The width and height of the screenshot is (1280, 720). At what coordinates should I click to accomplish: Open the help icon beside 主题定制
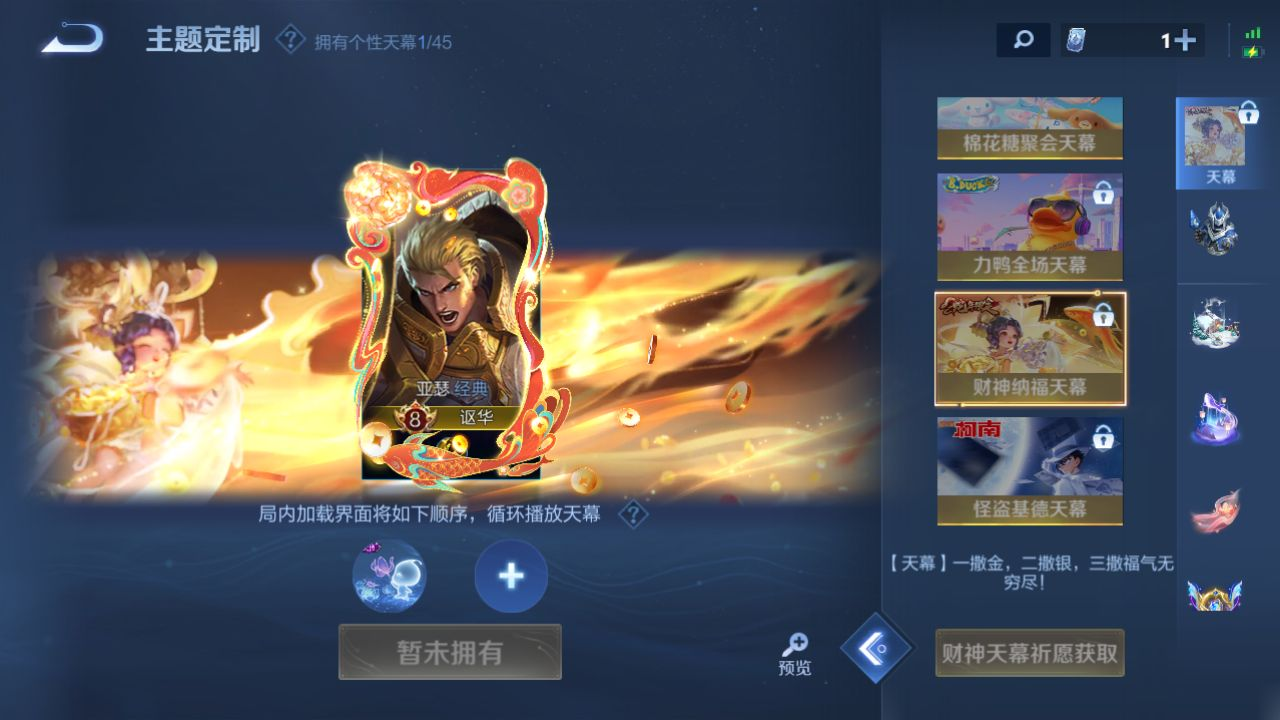(290, 40)
